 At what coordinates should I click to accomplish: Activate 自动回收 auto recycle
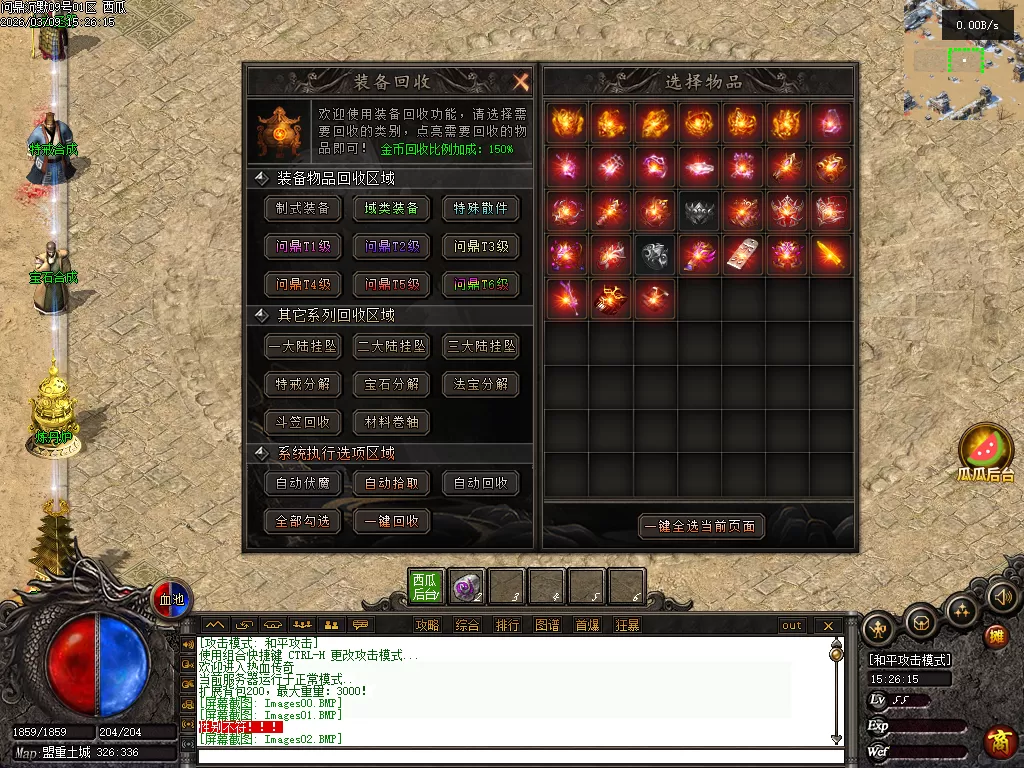481,483
